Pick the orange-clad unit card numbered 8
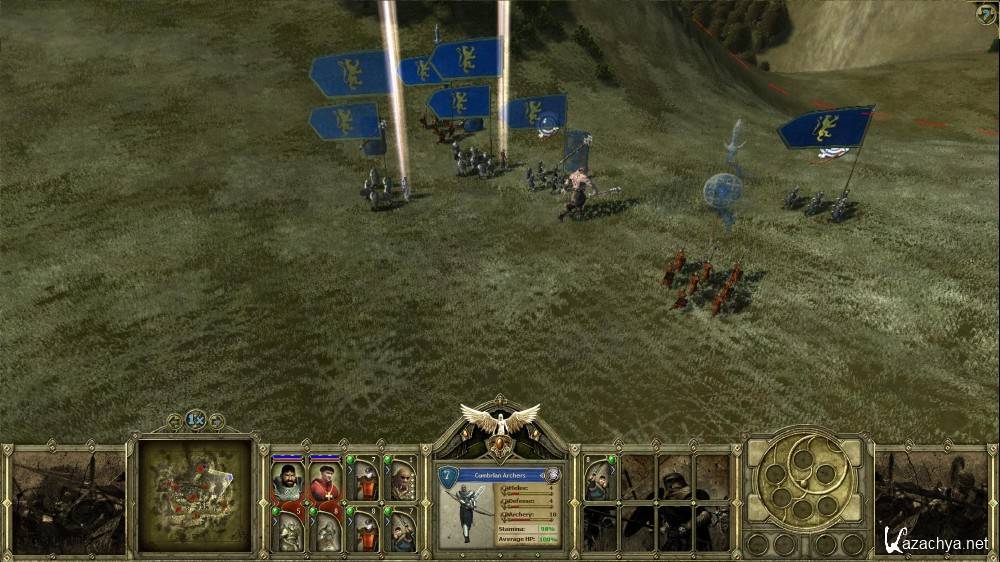 point(365,528)
